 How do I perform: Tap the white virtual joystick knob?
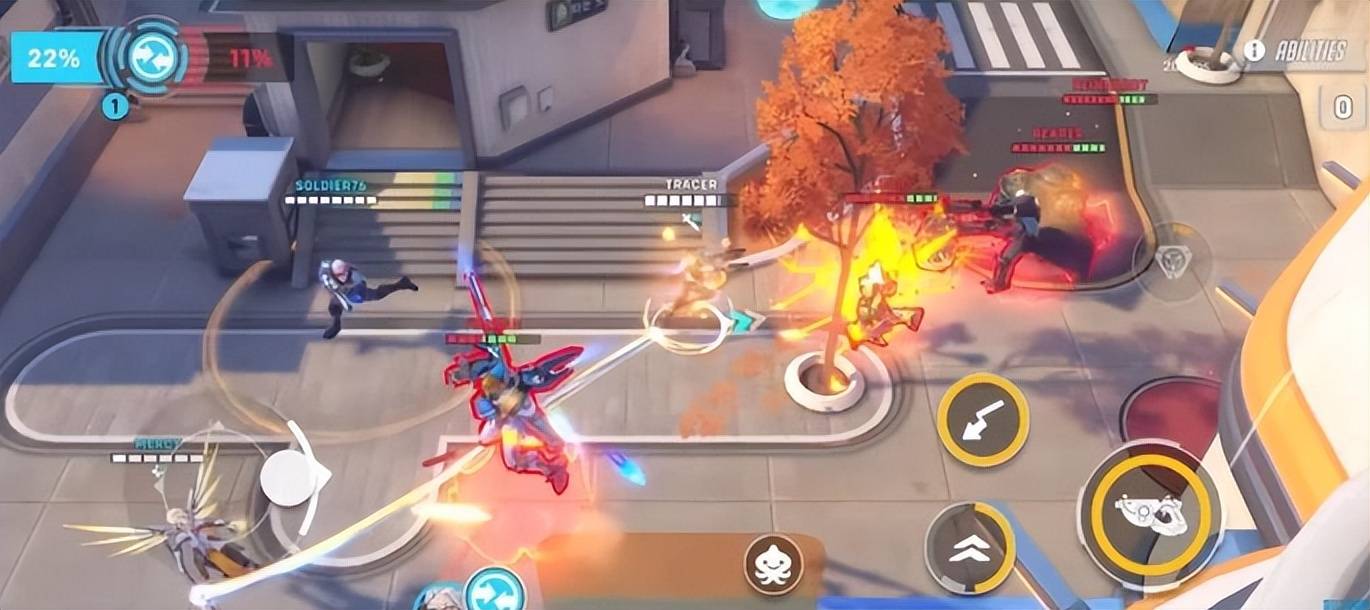pos(289,478)
